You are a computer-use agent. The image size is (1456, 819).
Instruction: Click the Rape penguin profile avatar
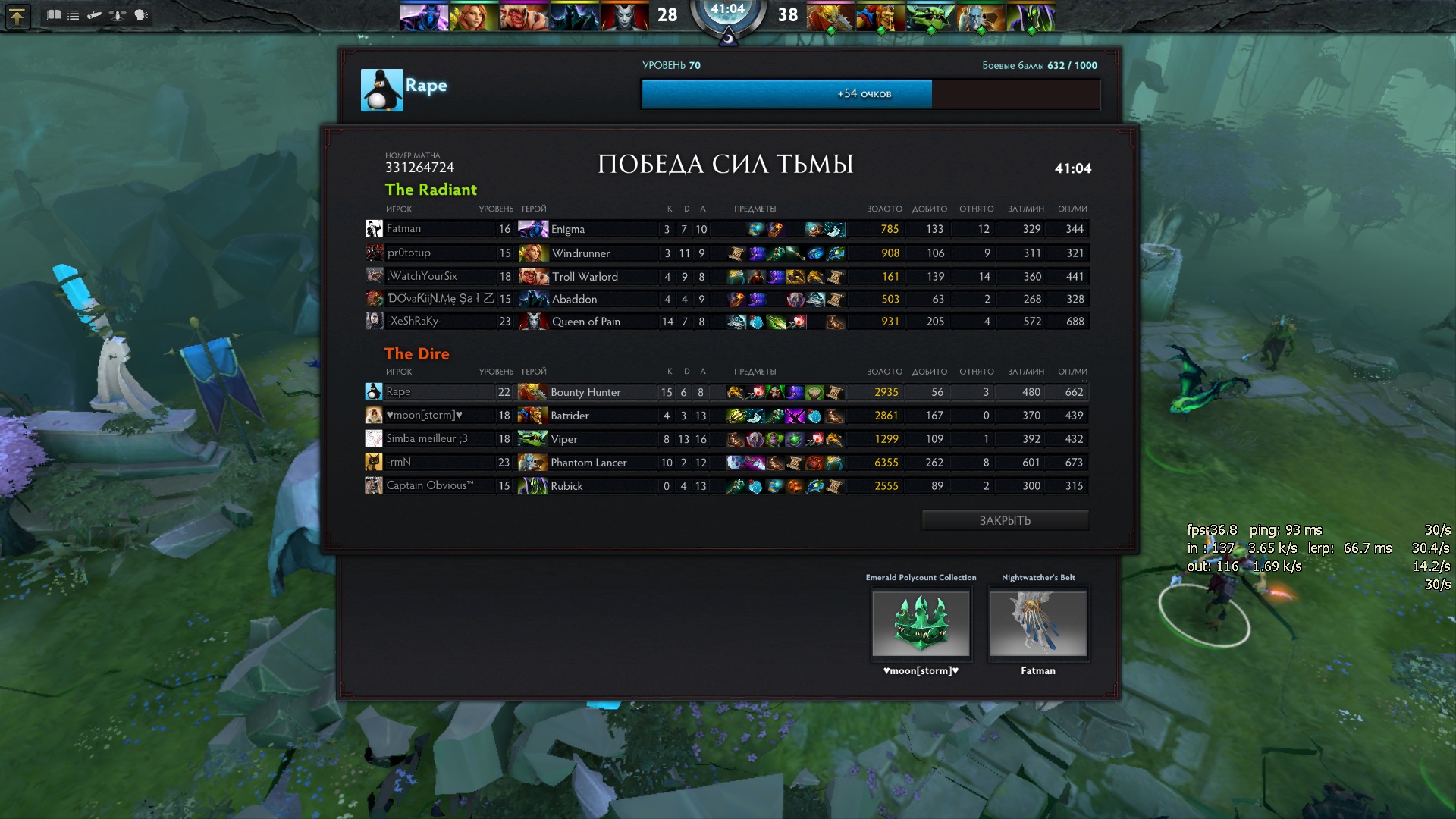pos(381,90)
